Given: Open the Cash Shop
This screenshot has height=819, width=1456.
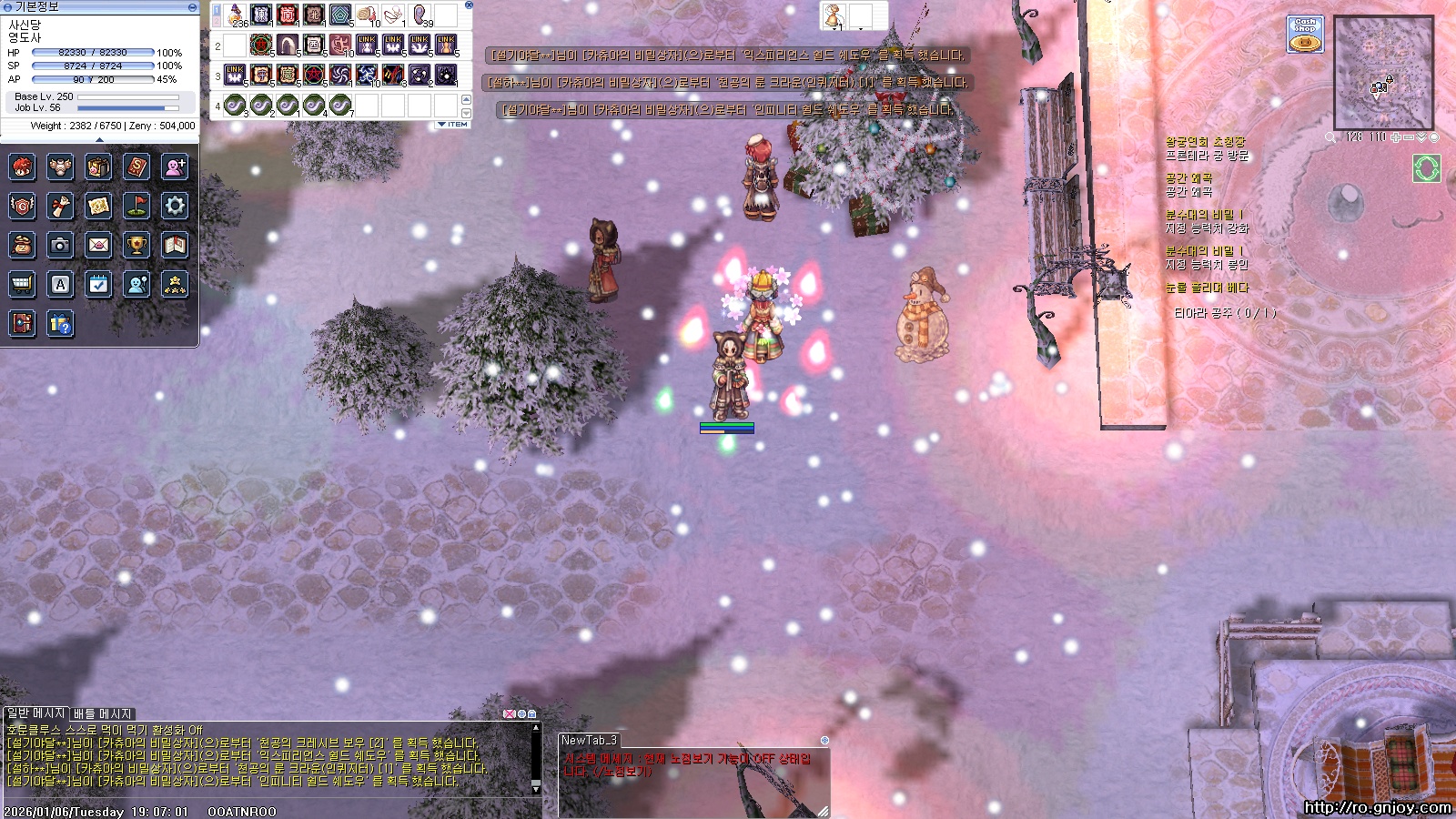Looking at the screenshot, I should click(1305, 35).
